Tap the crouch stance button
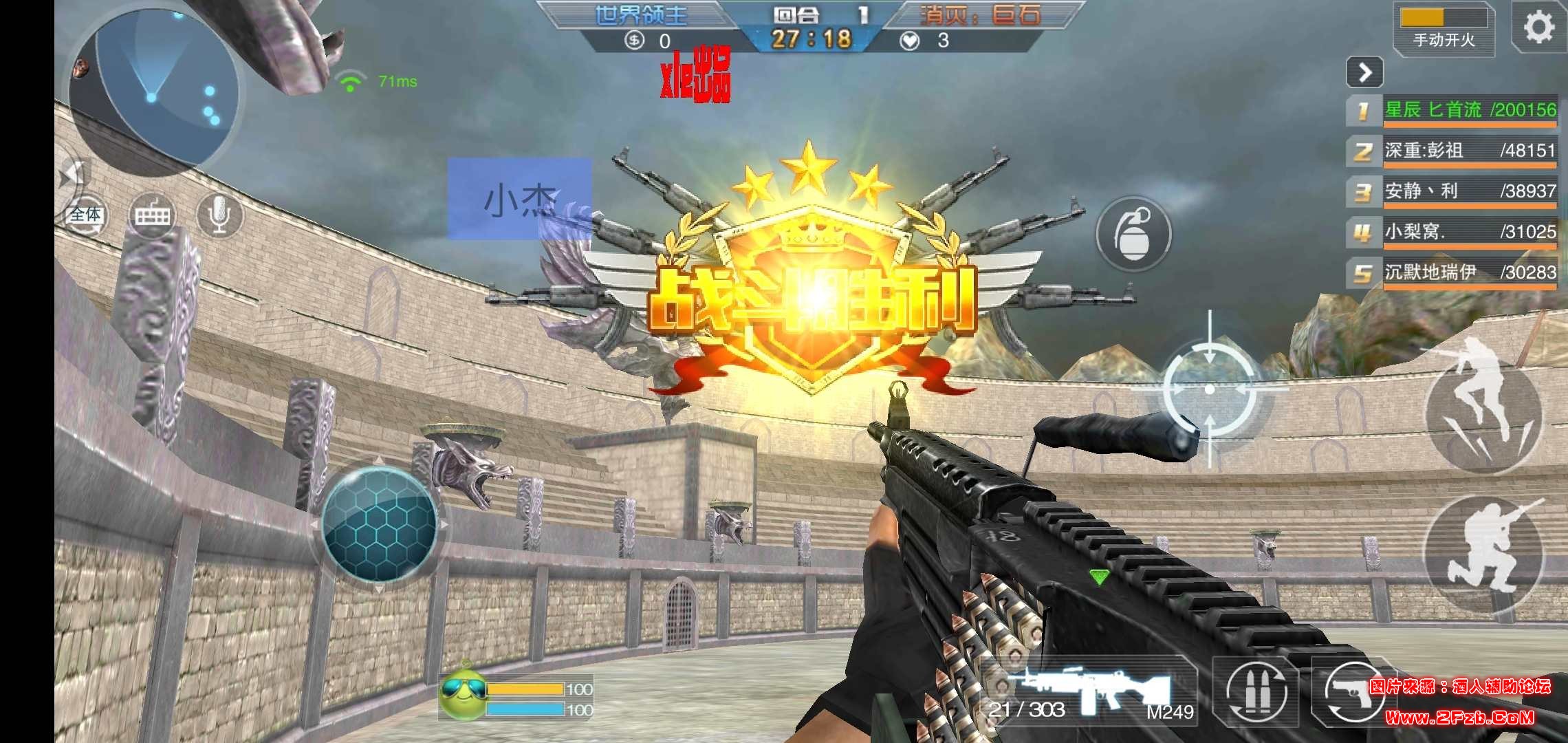The height and width of the screenshot is (743, 1568). tap(1483, 555)
